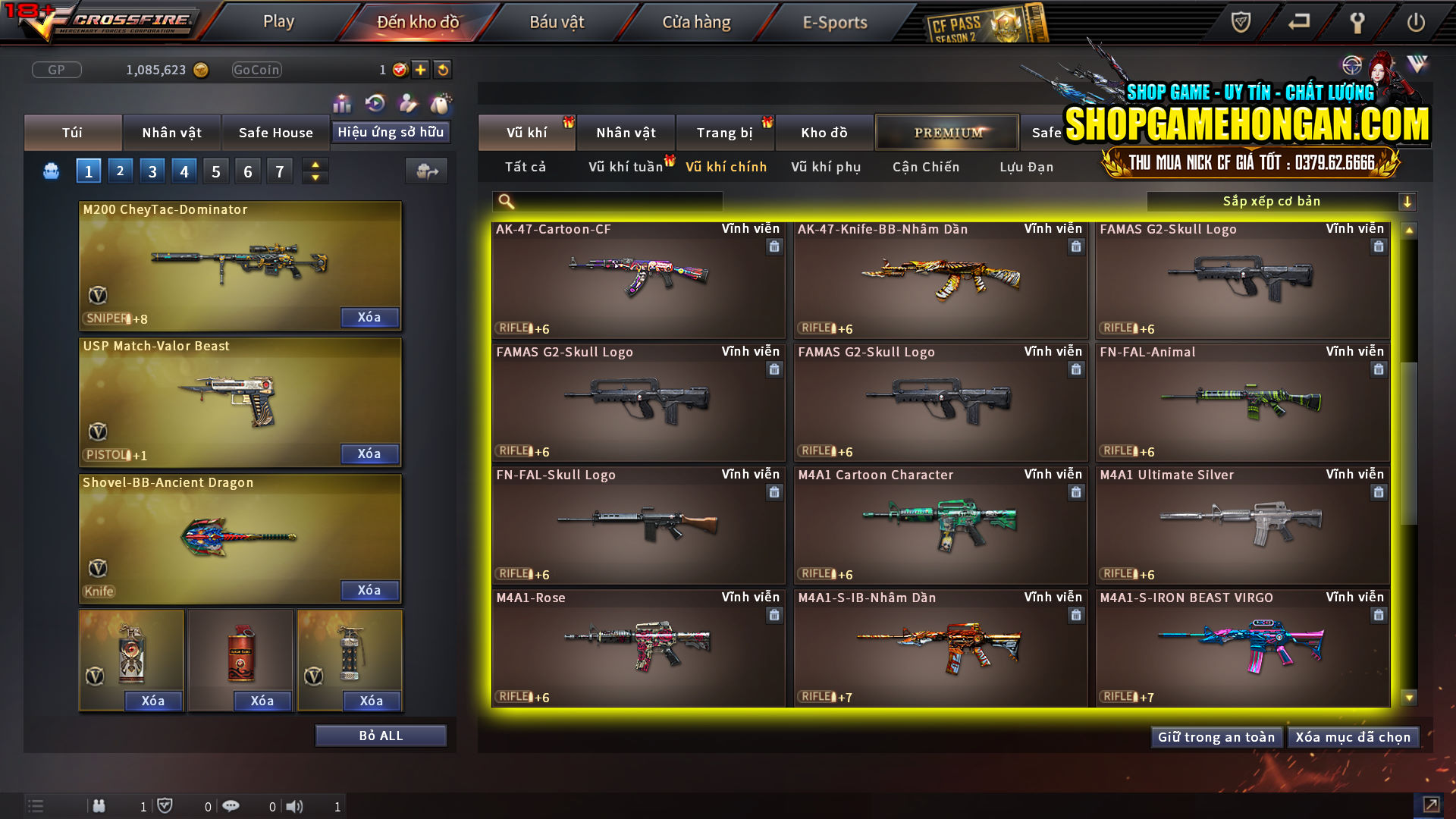Click the trash icon on AK-47-Cartoon-CF card
This screenshot has height=819, width=1456.
click(x=774, y=246)
